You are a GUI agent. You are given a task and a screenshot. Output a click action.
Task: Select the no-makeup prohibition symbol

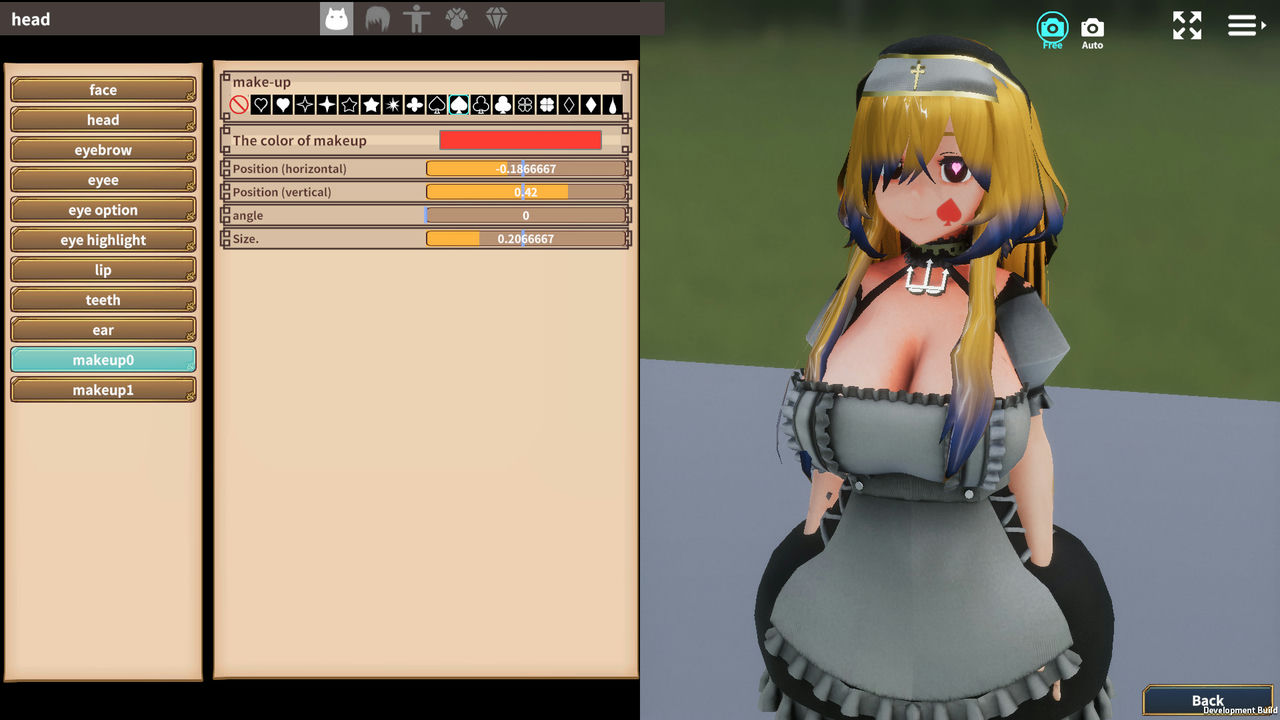pos(240,103)
